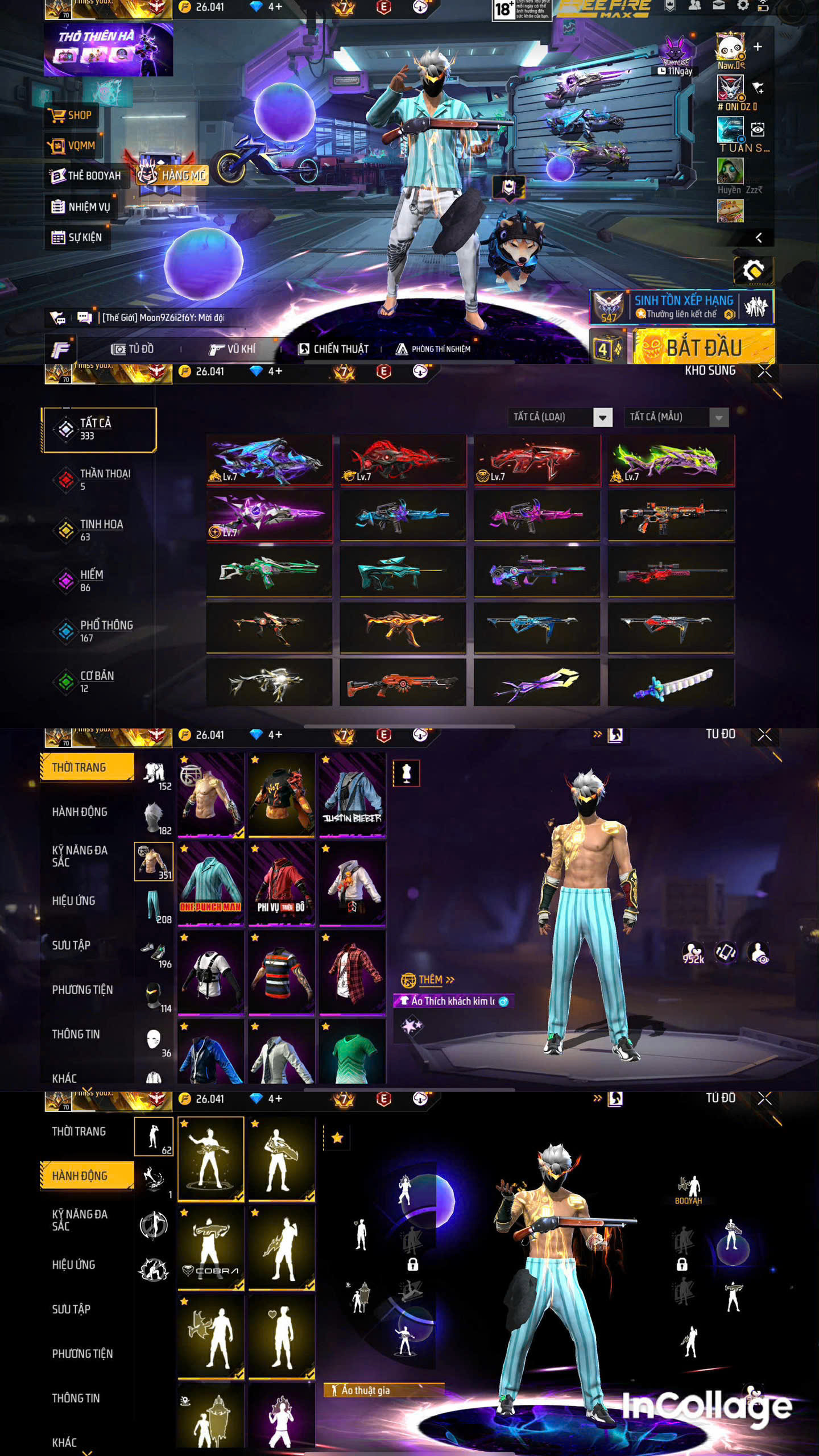Close the KHO SÚNG screen
The image size is (819, 1456).
[x=764, y=371]
